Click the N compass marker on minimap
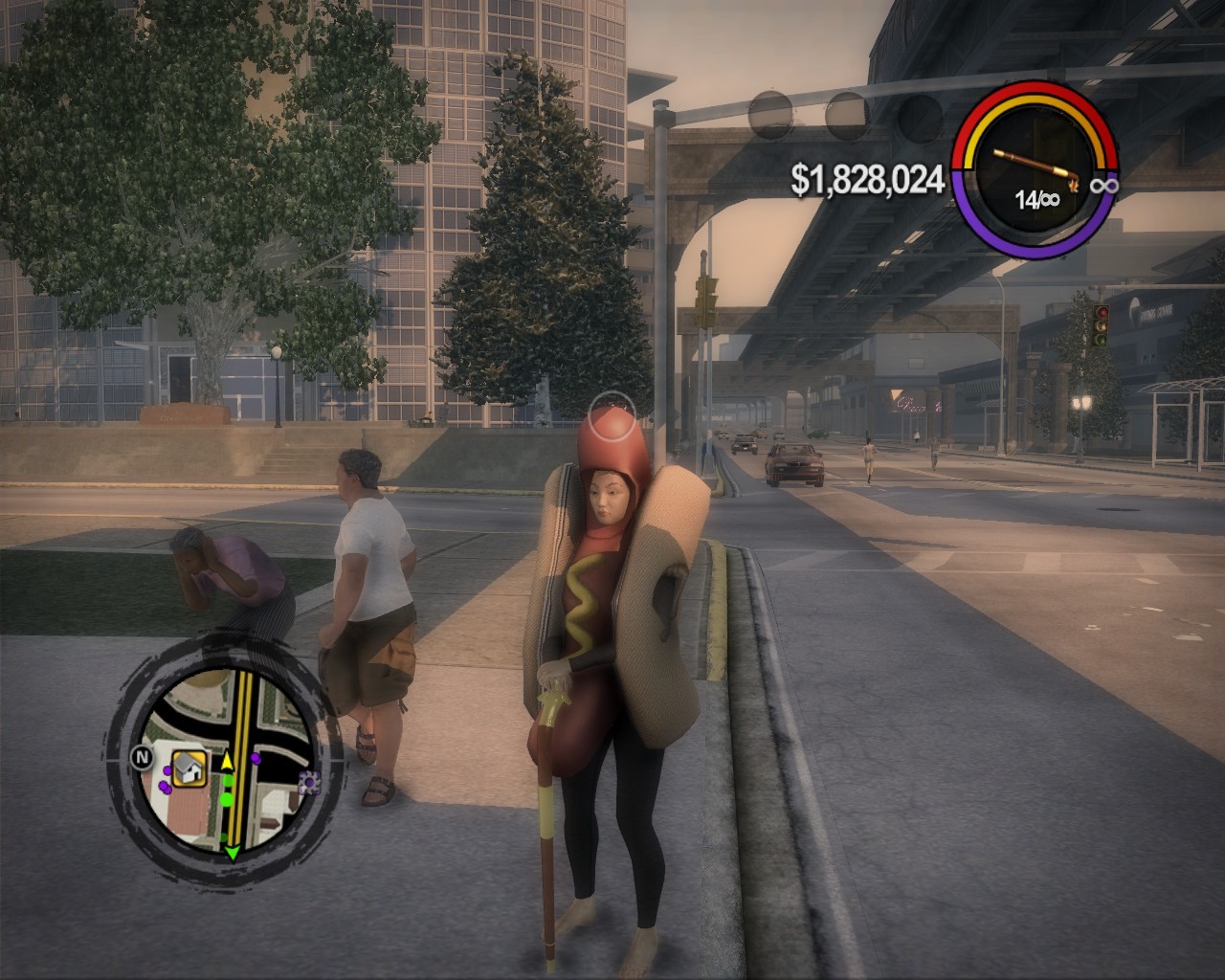The height and width of the screenshot is (980, 1225). (x=141, y=758)
